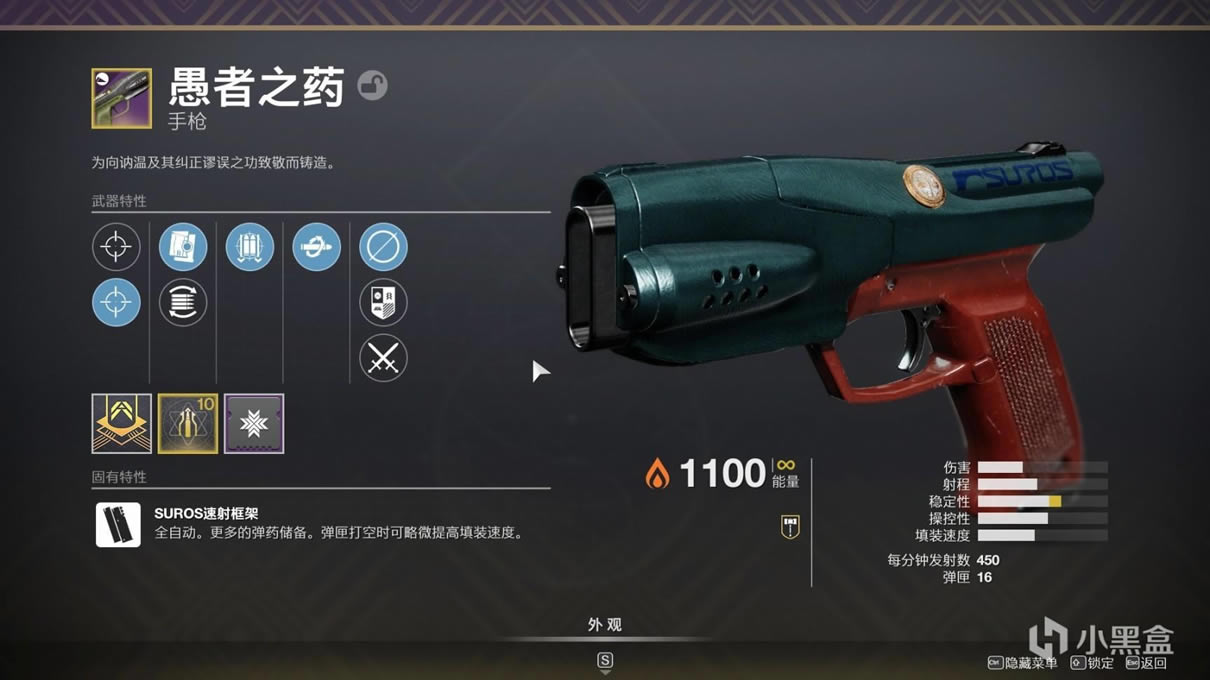Screen dimensions: 1210x680
Task: Open the 外观 appearance section
Action: click(604, 625)
